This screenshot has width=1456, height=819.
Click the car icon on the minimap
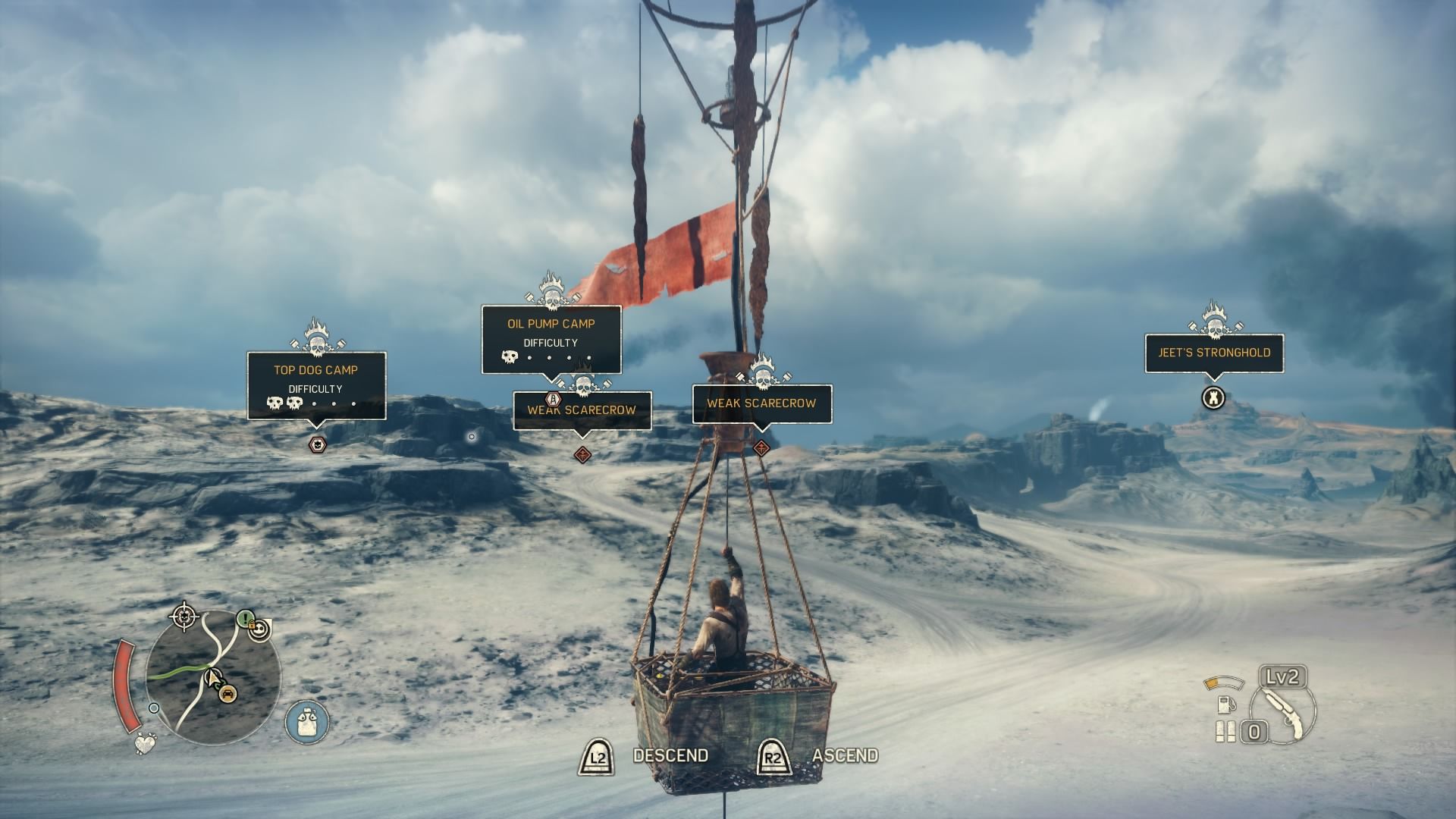tap(227, 692)
